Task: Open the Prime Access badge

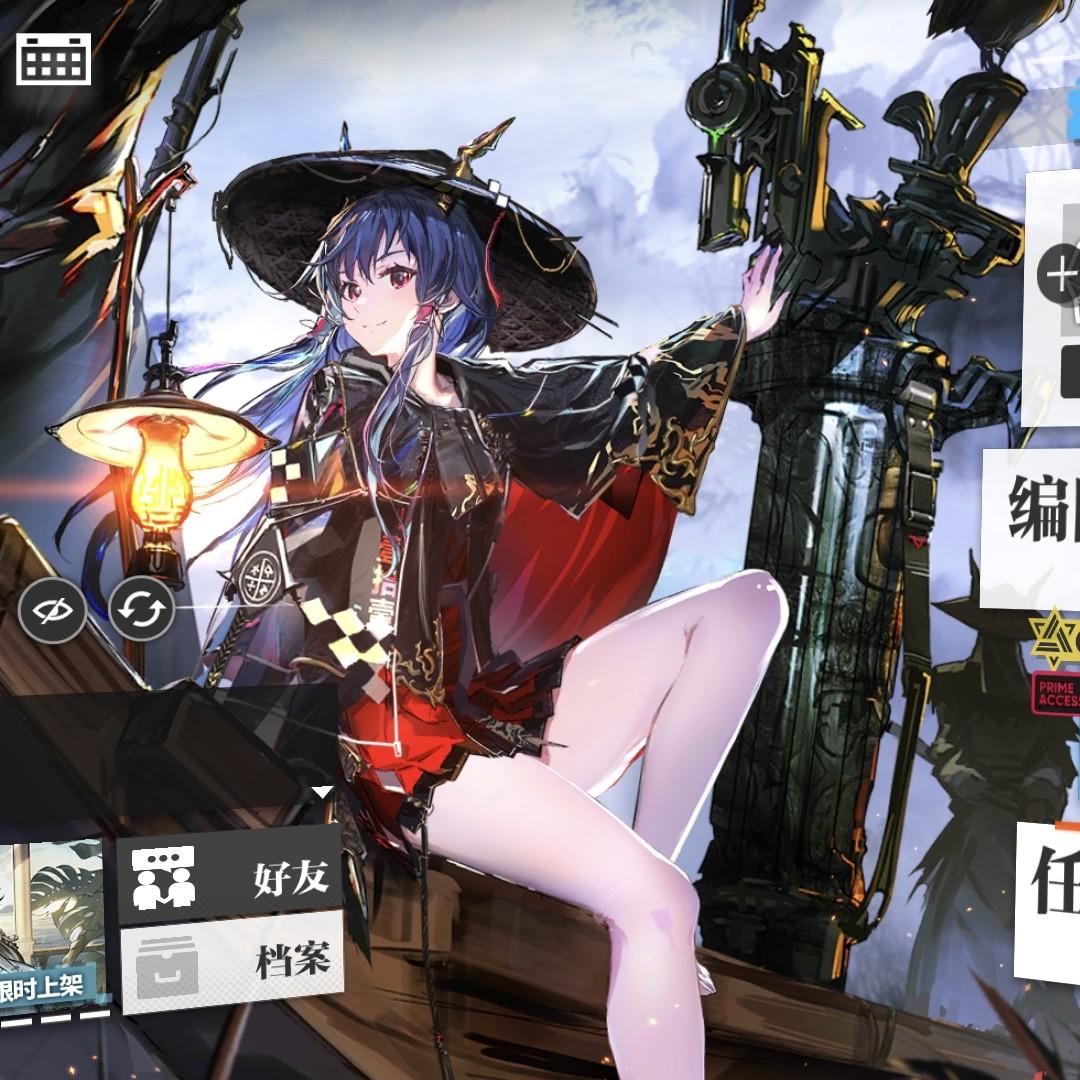Action: tap(1055, 692)
